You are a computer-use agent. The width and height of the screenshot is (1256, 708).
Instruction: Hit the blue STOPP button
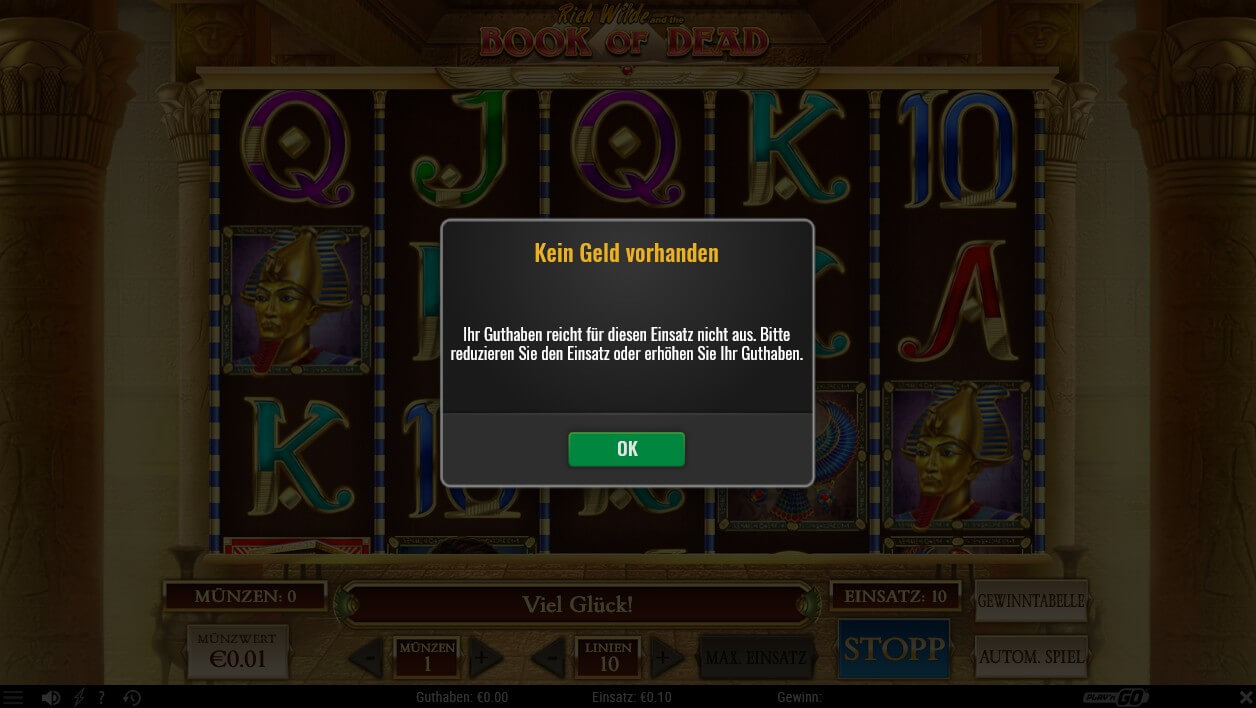pos(893,649)
